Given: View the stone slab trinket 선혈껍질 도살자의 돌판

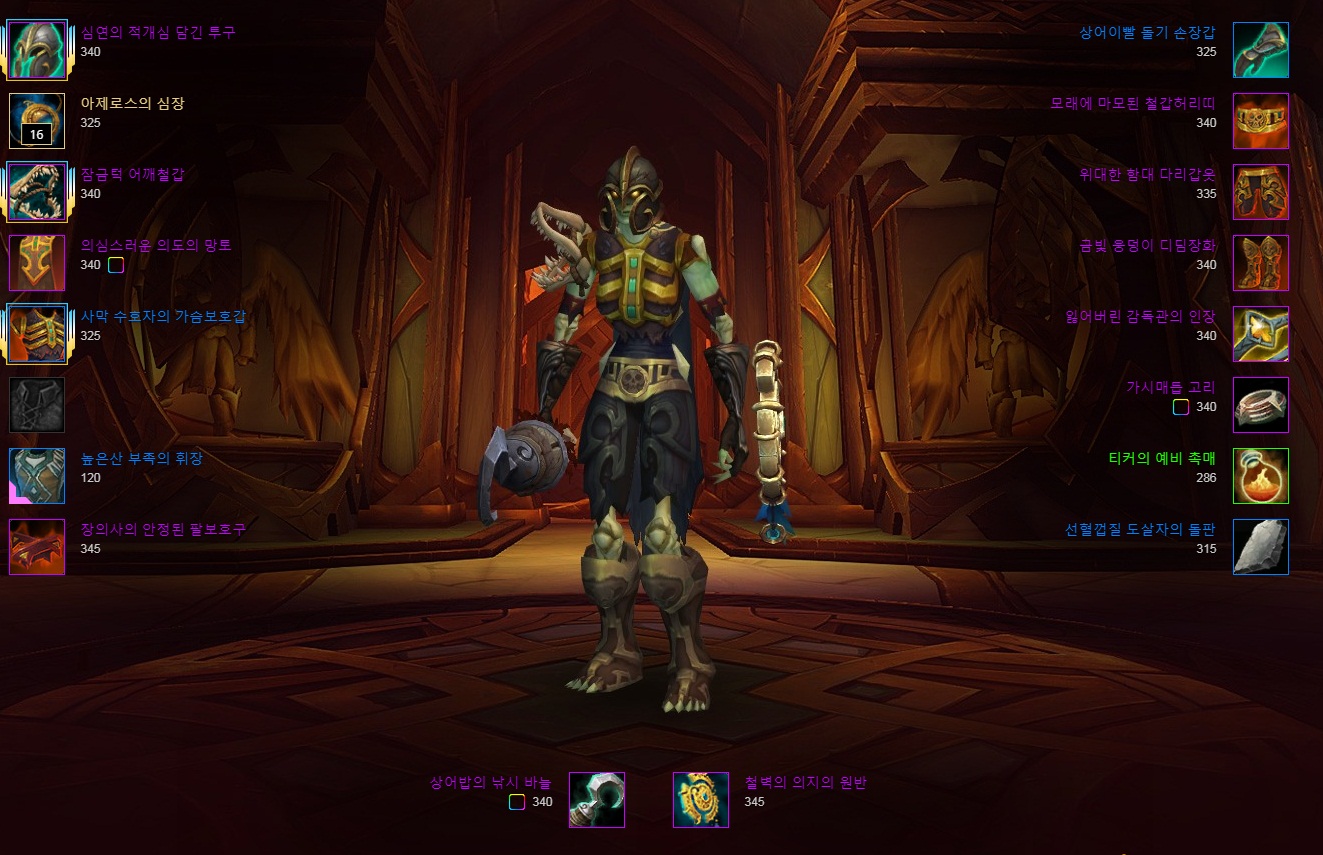Looking at the screenshot, I should tap(1260, 547).
